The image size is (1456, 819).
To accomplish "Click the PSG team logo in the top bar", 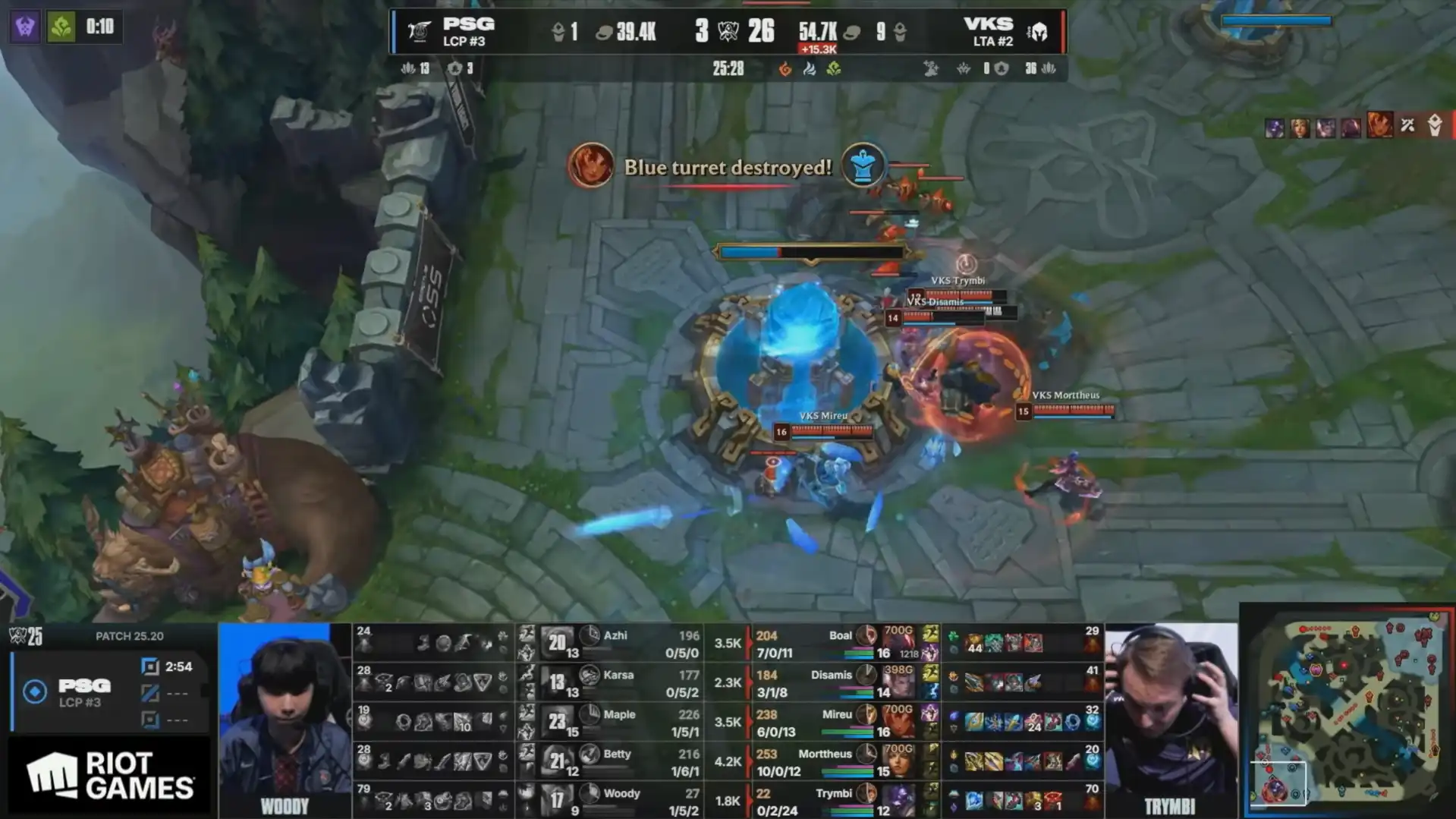I will 420,32.
